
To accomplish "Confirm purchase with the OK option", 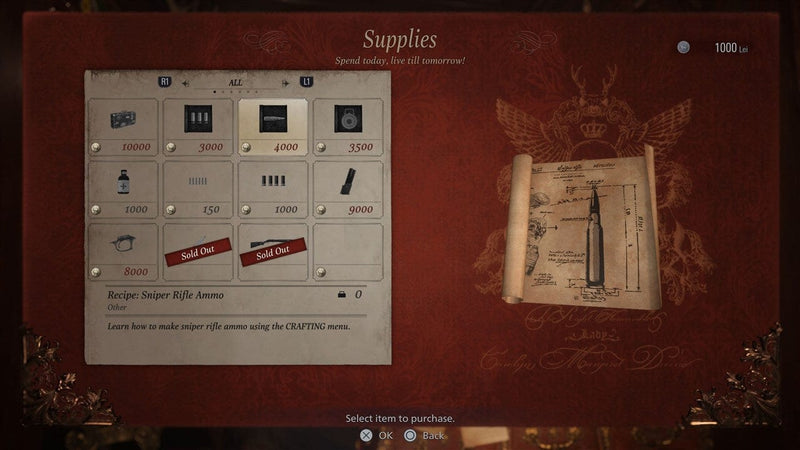I will click(x=376, y=435).
